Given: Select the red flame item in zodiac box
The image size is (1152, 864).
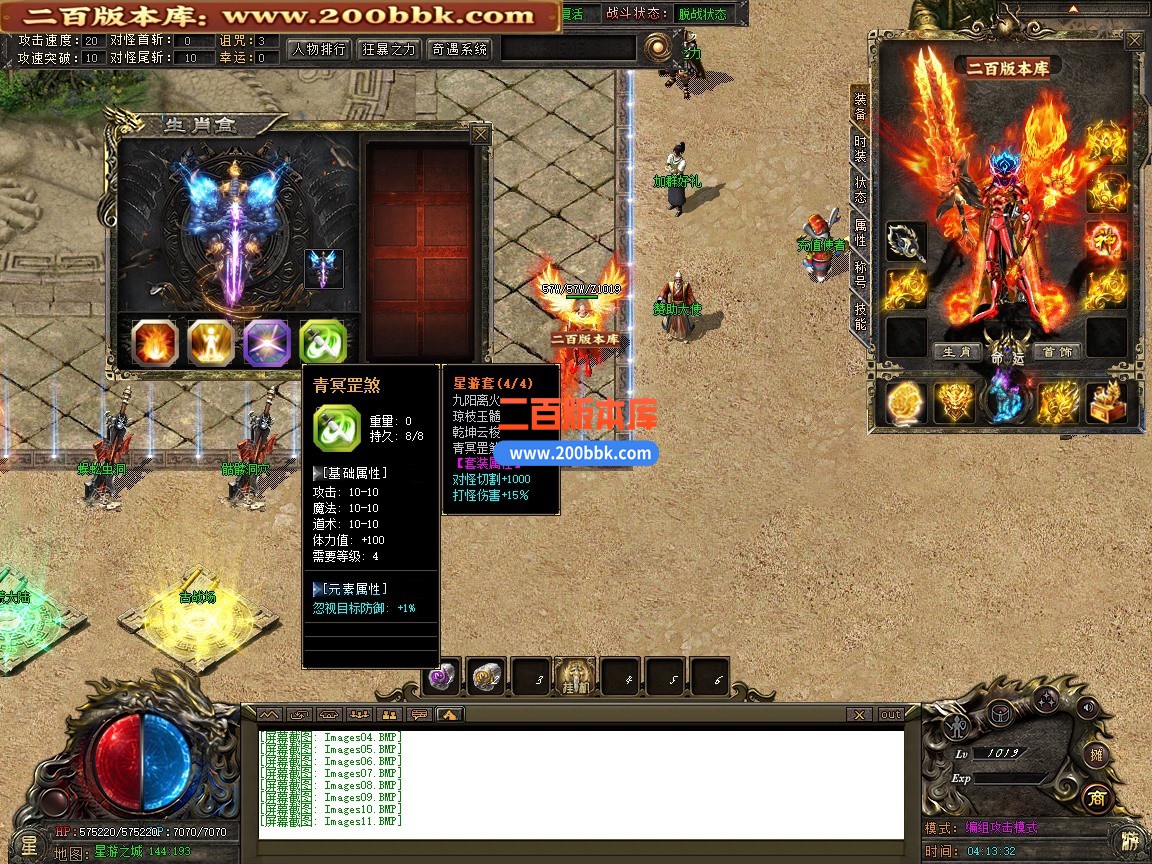Looking at the screenshot, I should 155,343.
